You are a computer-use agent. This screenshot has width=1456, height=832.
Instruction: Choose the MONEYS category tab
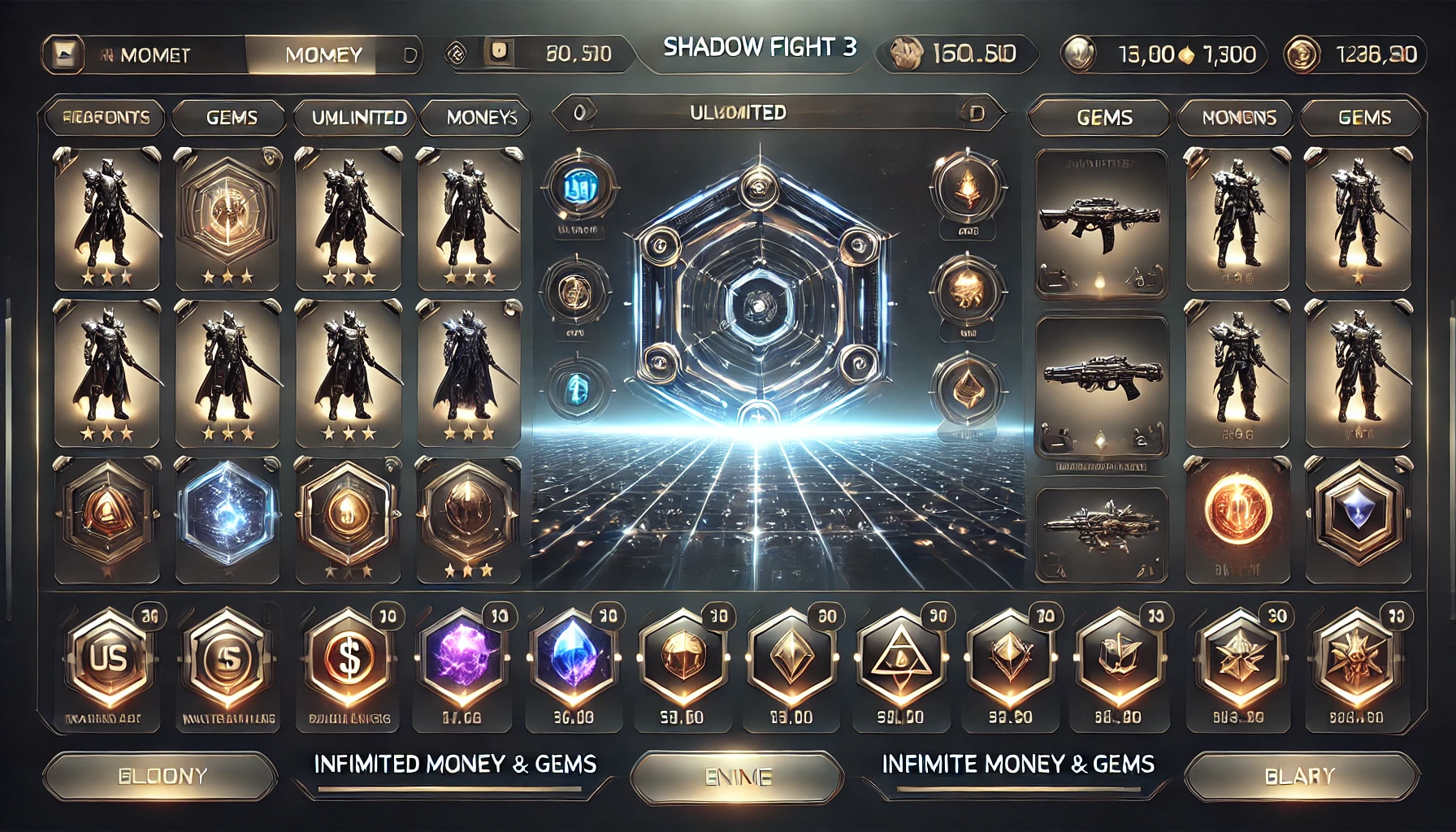(481, 118)
